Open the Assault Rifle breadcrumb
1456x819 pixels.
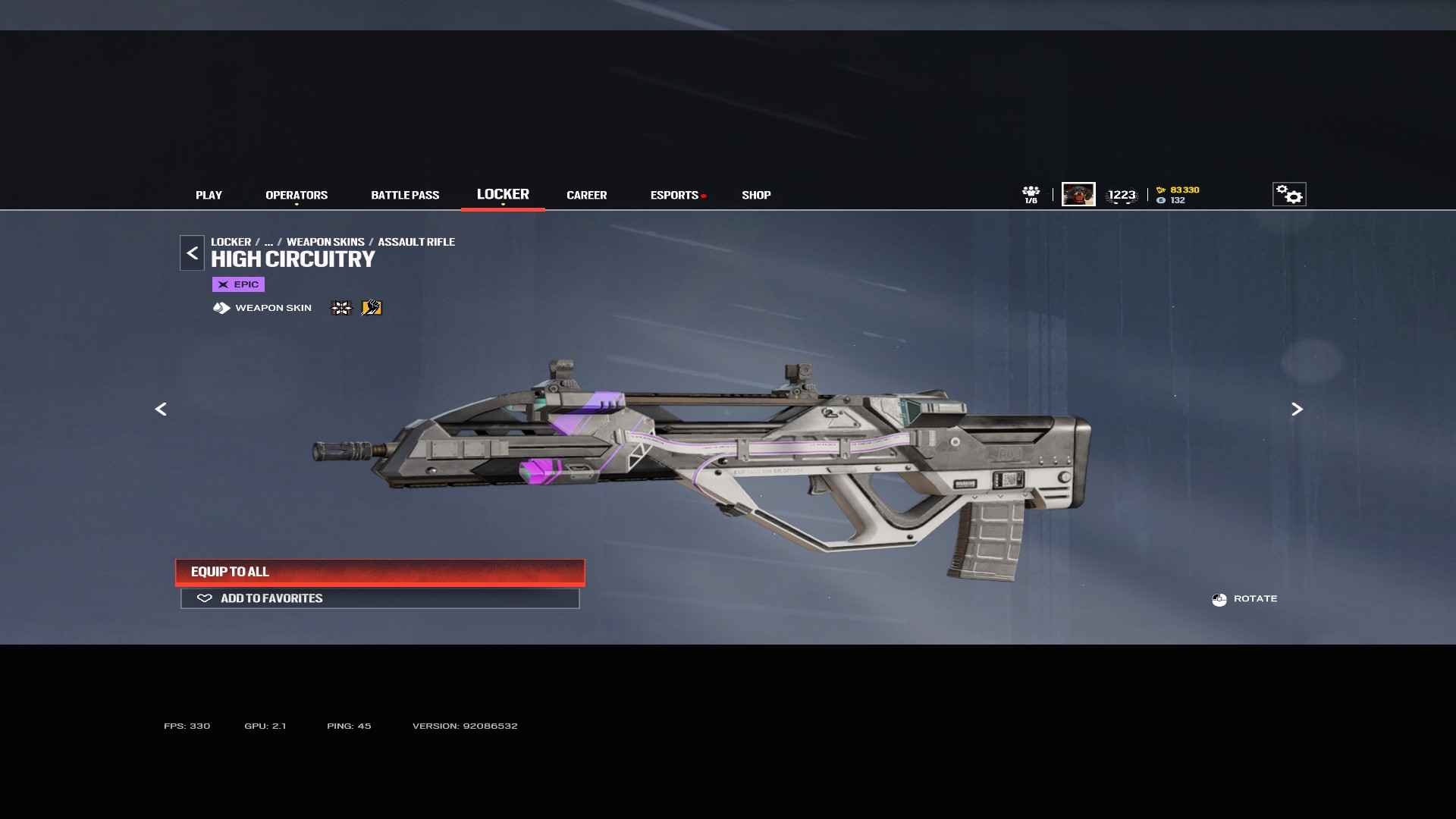coord(416,242)
